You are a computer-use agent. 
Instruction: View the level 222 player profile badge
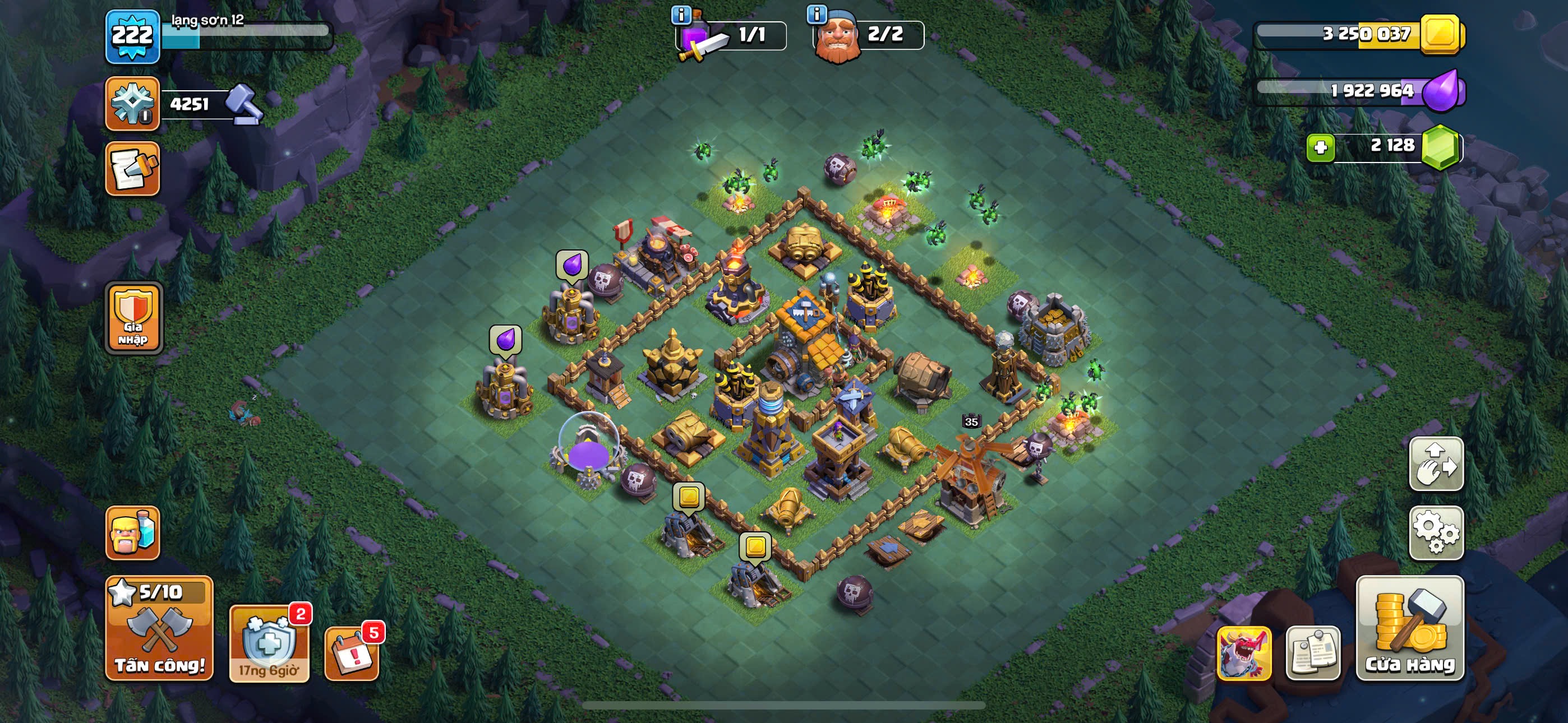tap(133, 36)
